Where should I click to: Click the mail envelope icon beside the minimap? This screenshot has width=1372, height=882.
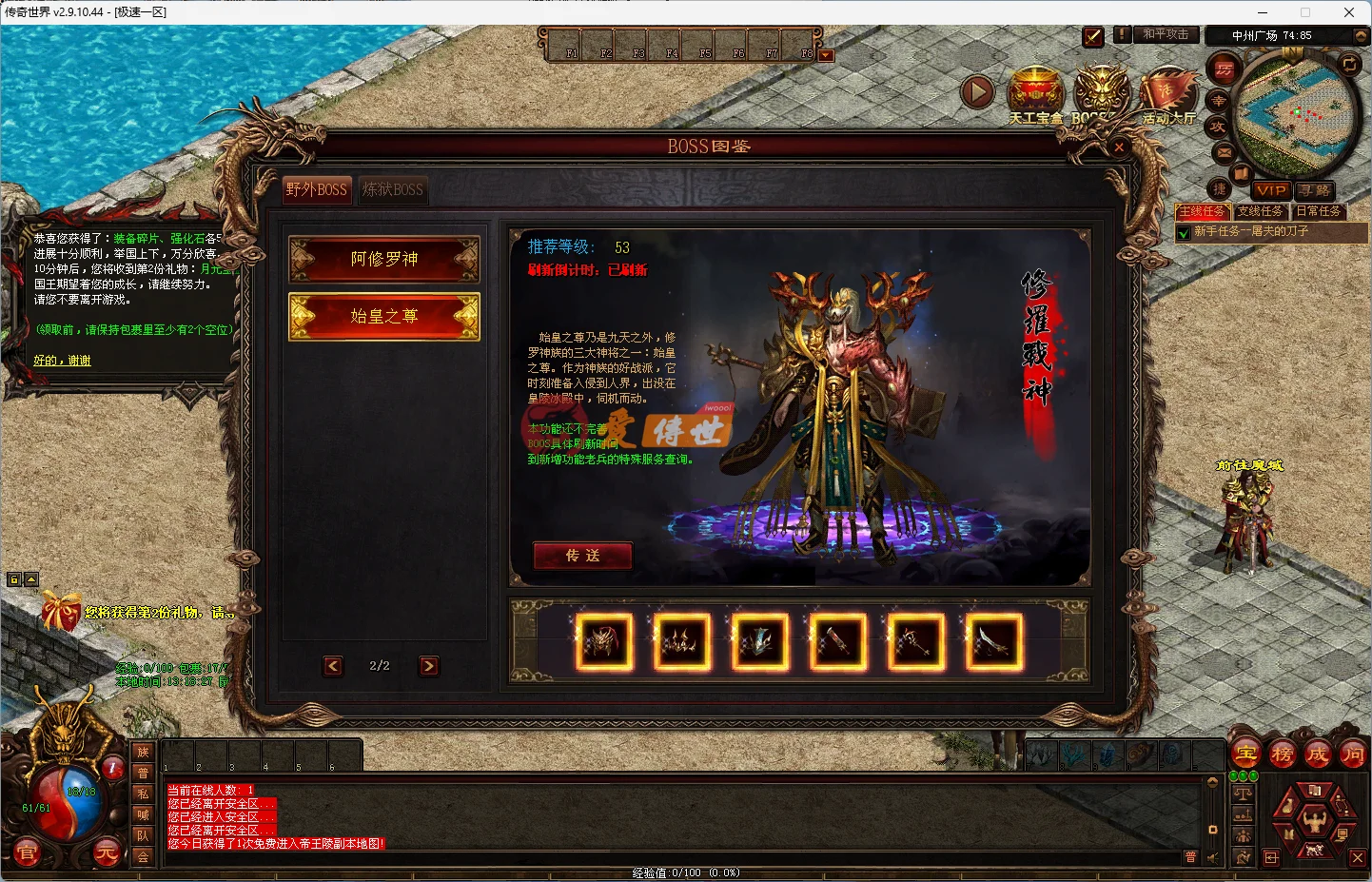point(1223,152)
